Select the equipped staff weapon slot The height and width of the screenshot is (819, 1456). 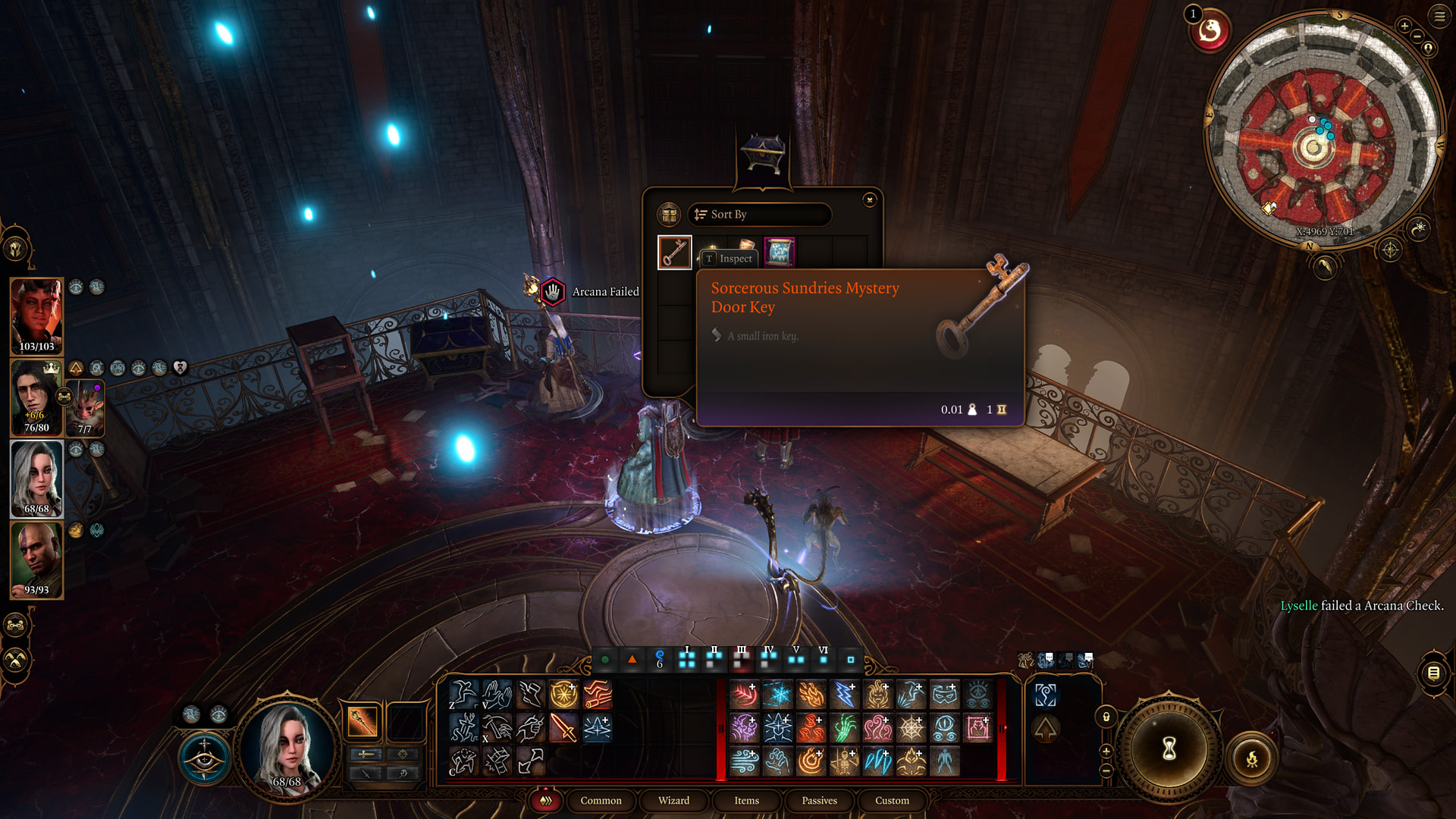362,721
